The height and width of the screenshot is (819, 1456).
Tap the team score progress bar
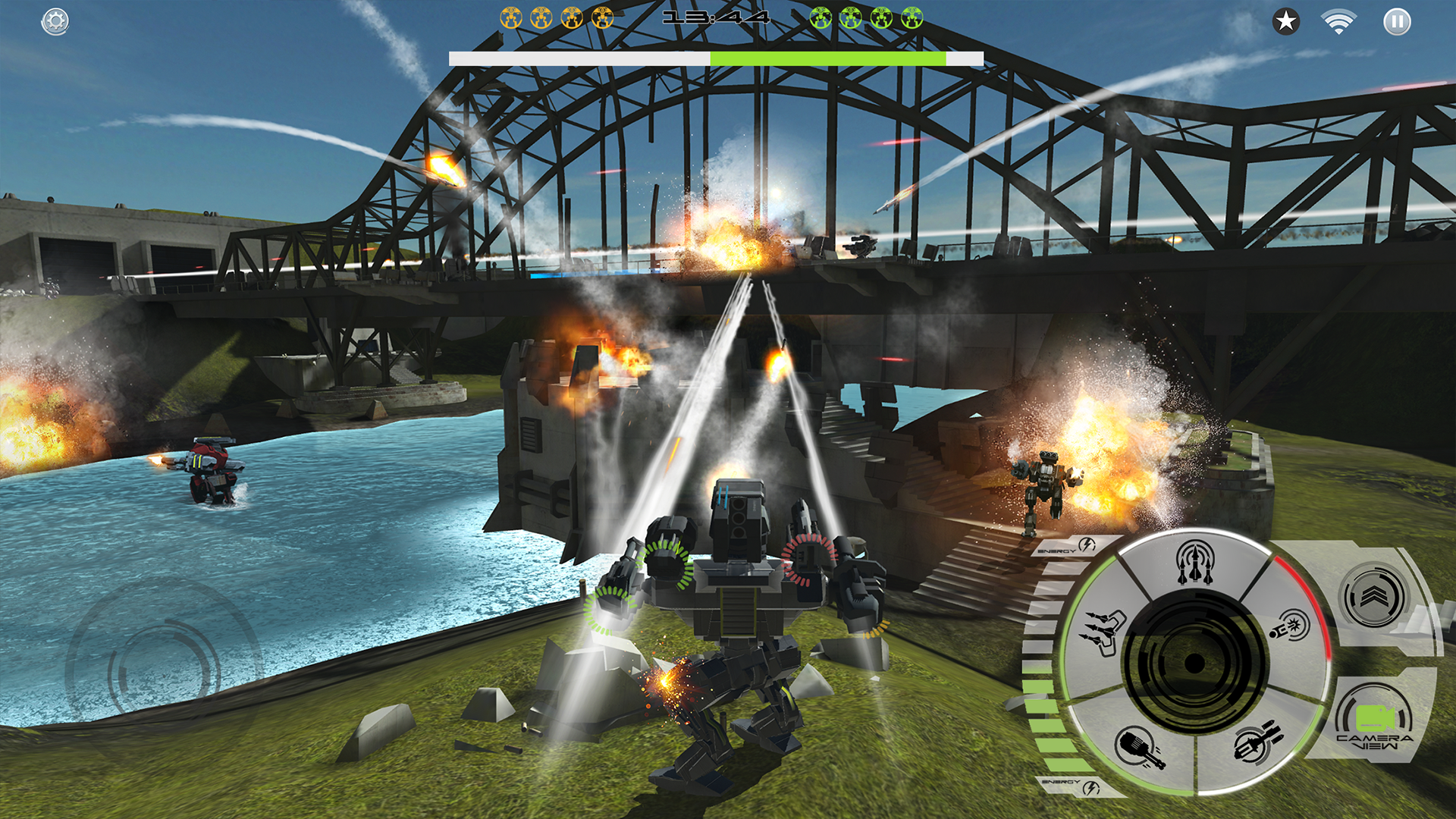713,57
